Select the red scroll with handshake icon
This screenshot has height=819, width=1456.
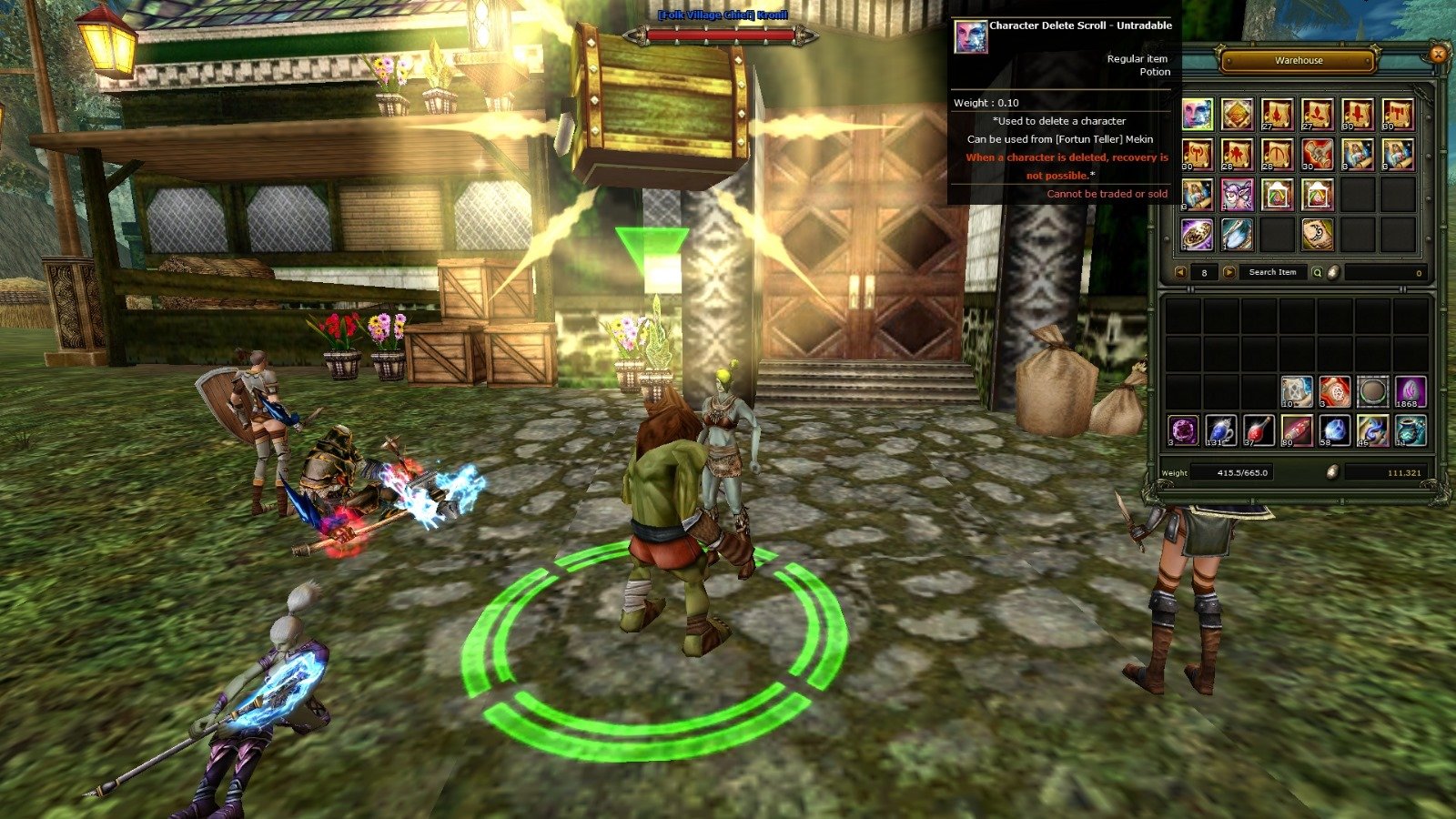pyautogui.click(x=1318, y=155)
